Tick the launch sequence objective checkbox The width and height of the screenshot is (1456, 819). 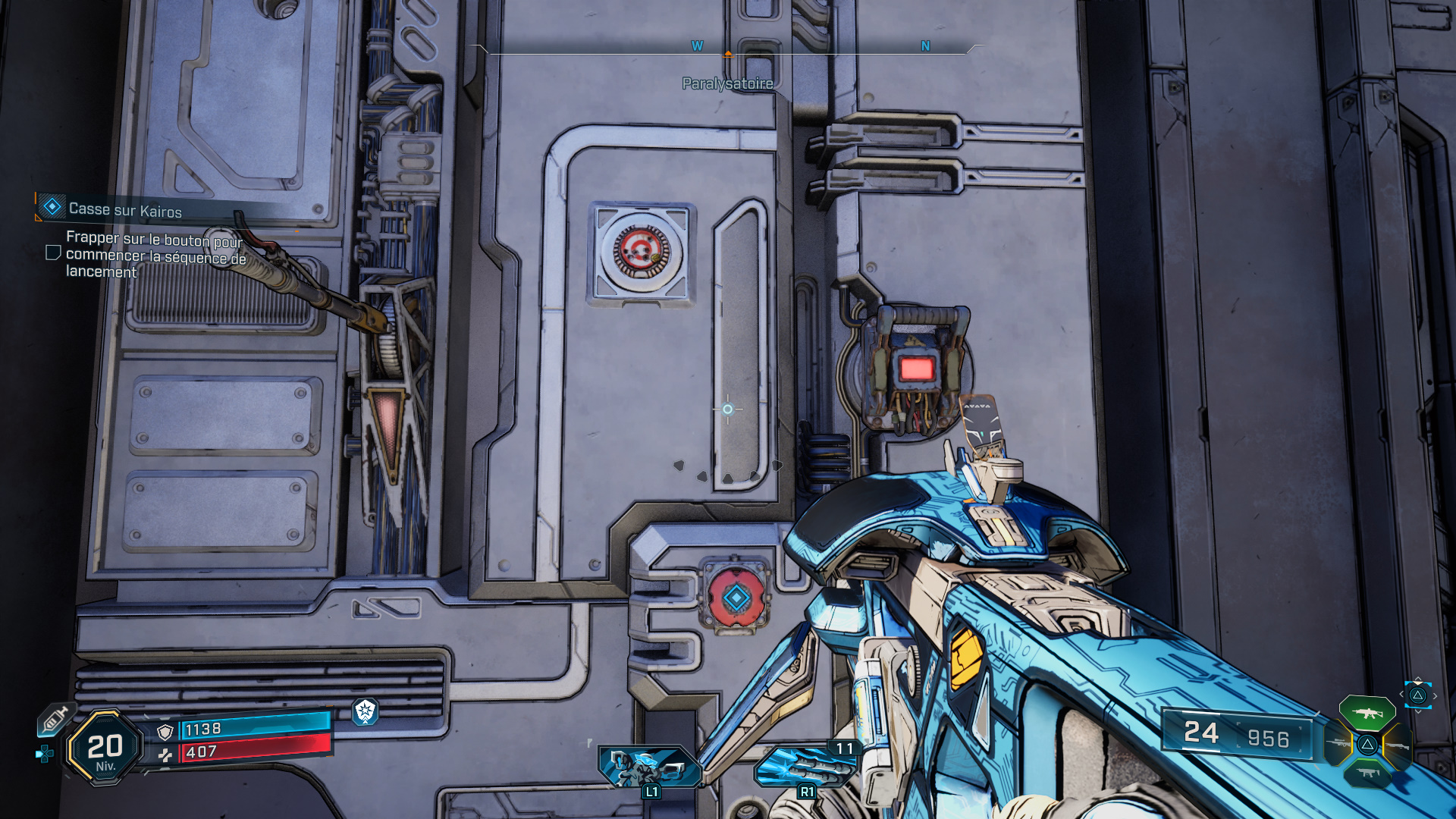(53, 253)
